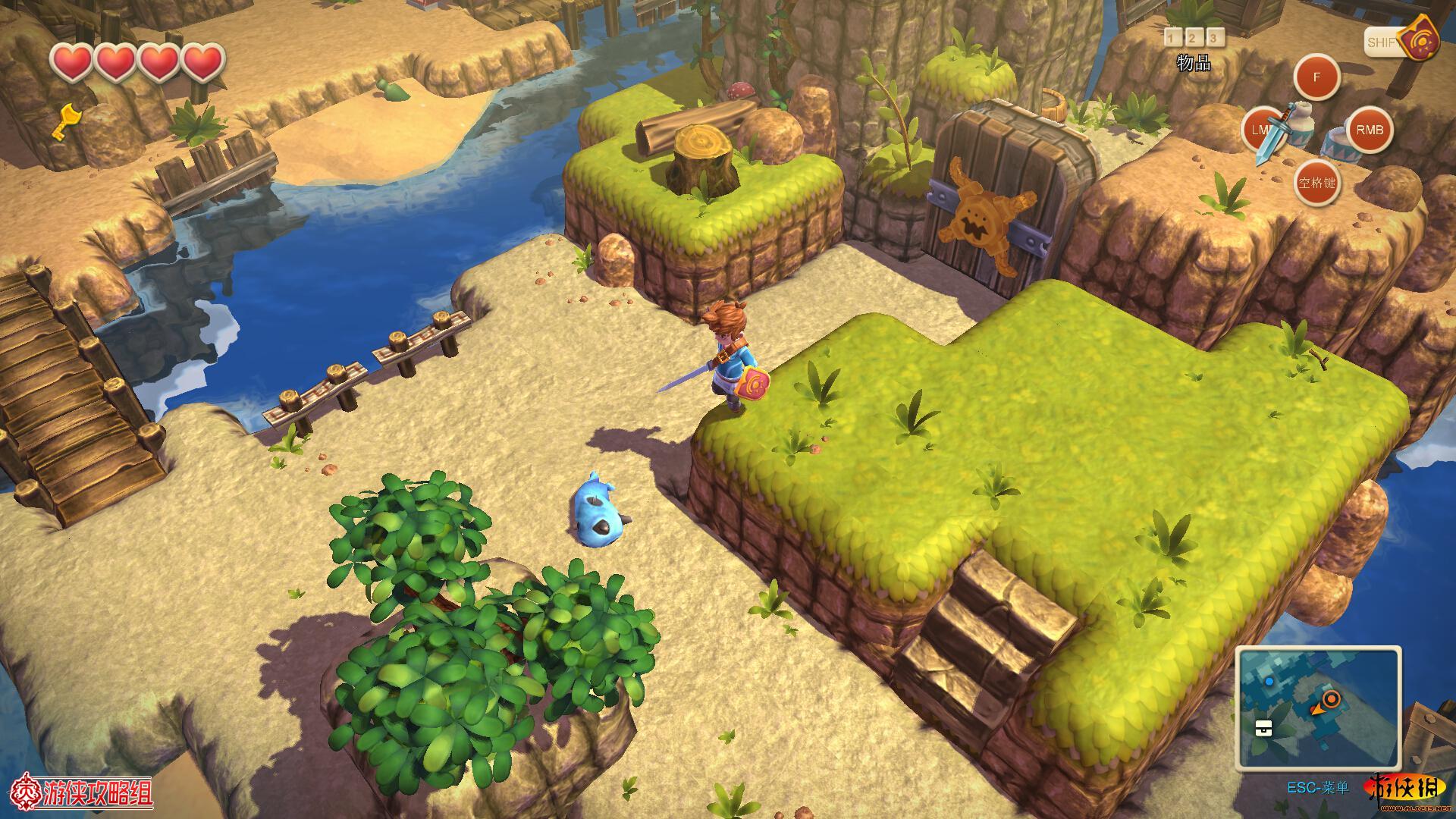Click the golden key icon

(66, 121)
